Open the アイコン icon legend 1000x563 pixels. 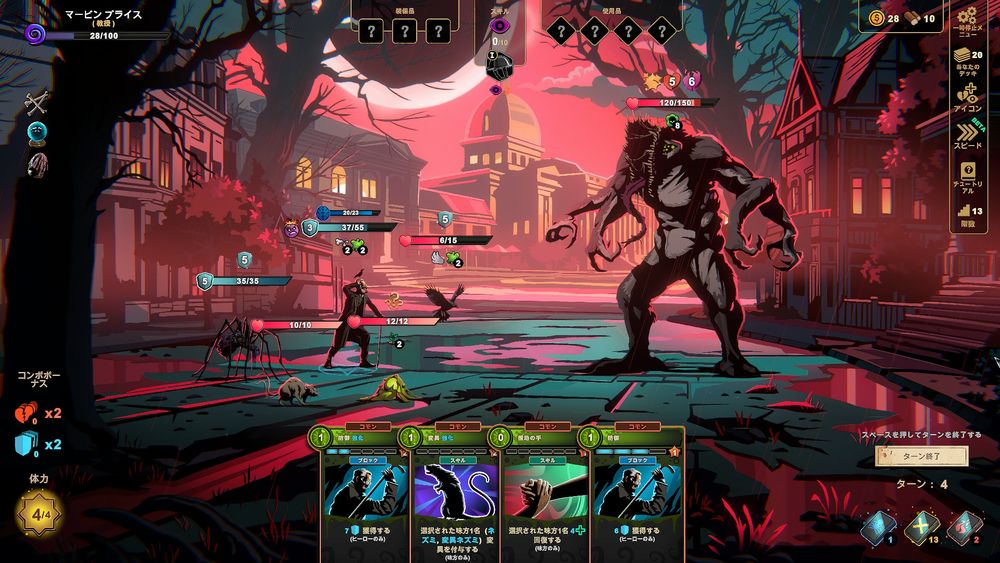pos(967,94)
